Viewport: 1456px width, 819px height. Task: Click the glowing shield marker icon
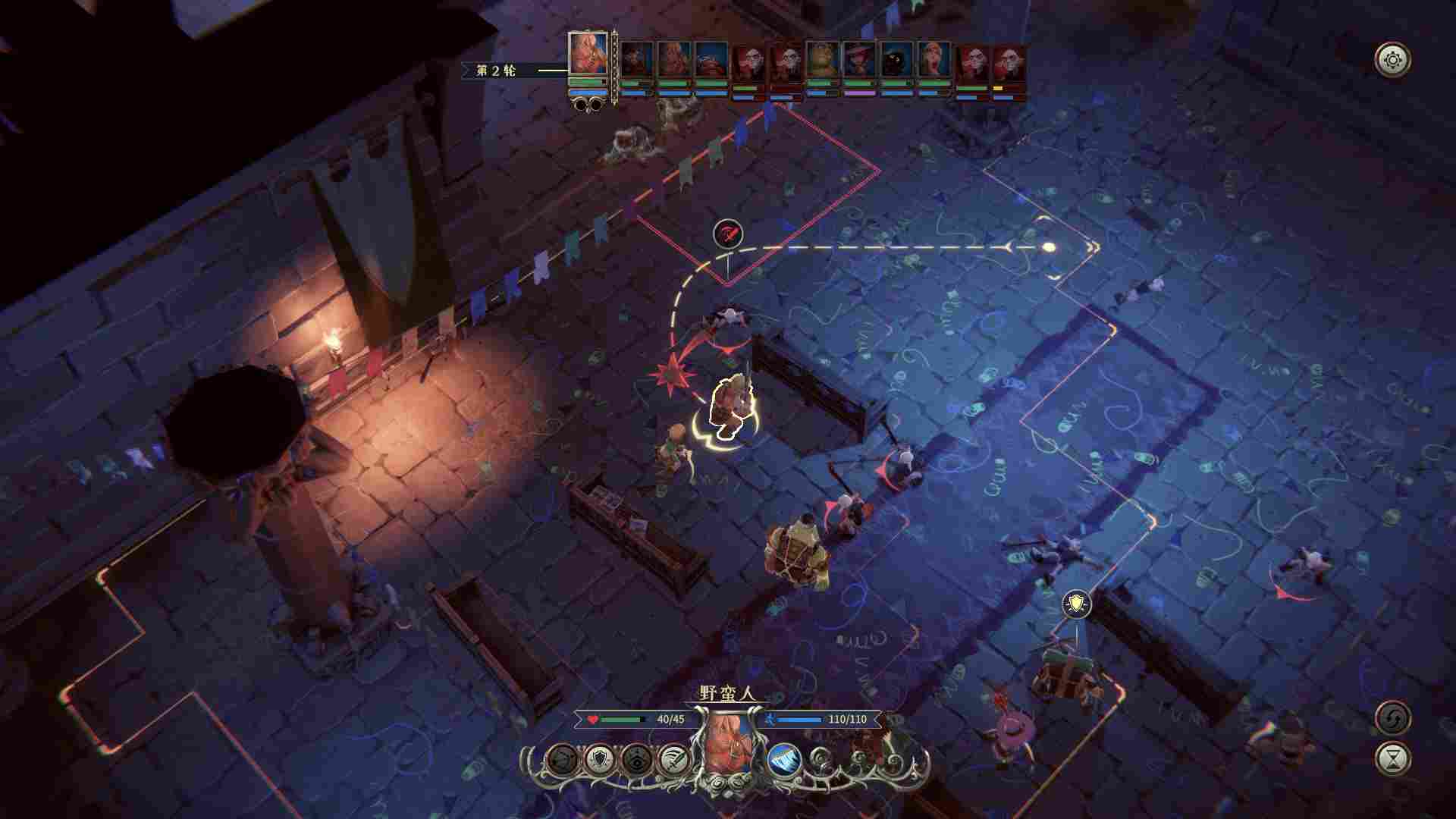point(1076,604)
